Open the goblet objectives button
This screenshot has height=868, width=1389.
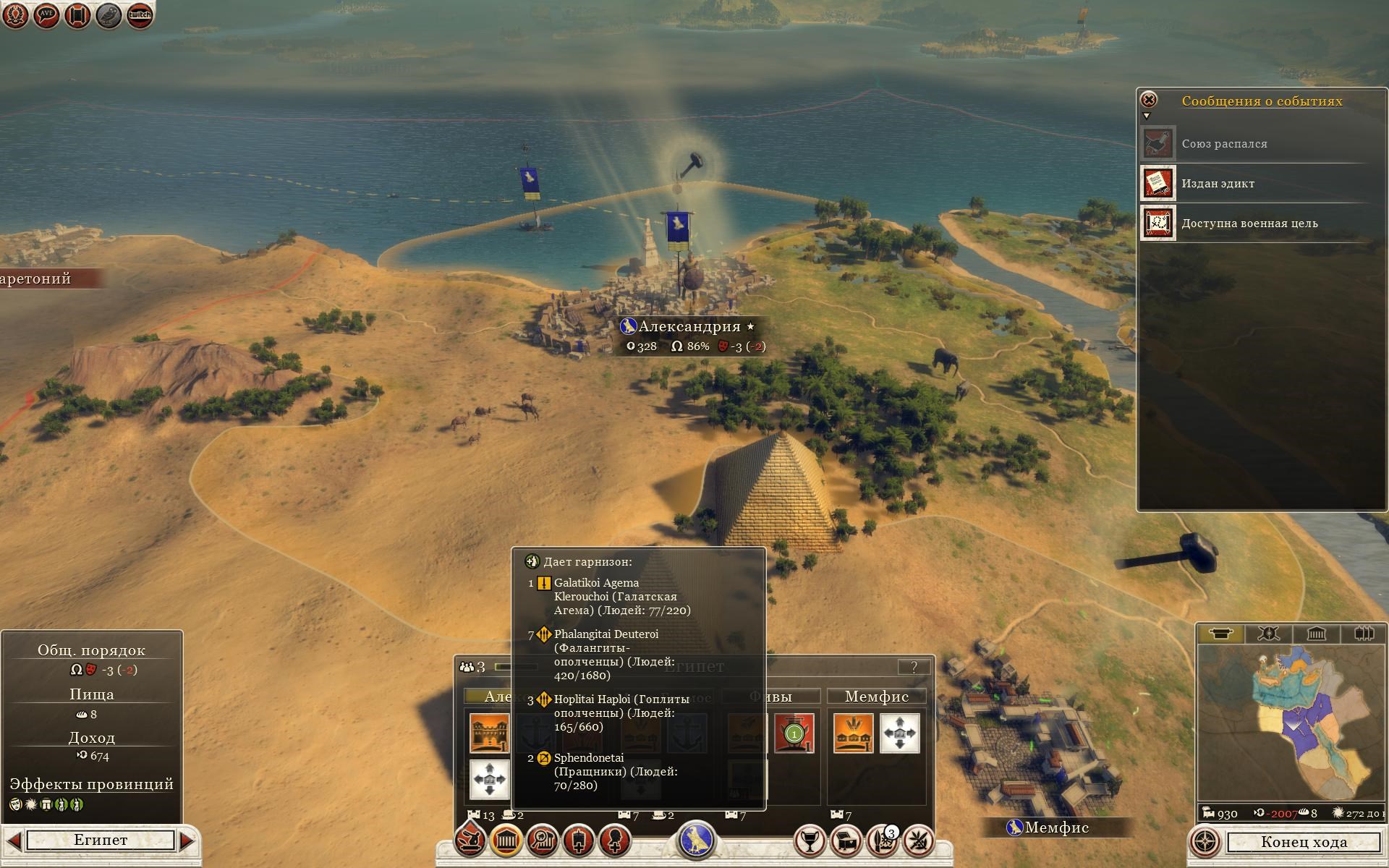pos(810,841)
